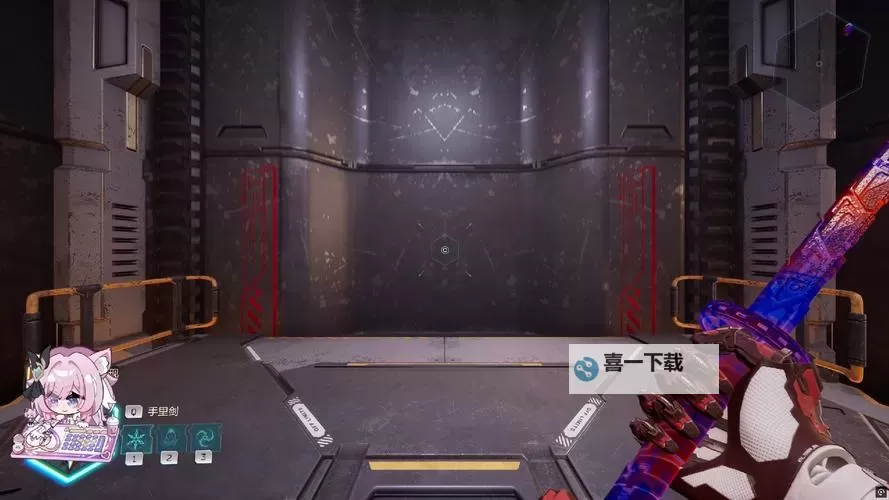Screen dimensions: 889x500
Task: Activate the hooded figure ability icon
Action: coord(169,438)
